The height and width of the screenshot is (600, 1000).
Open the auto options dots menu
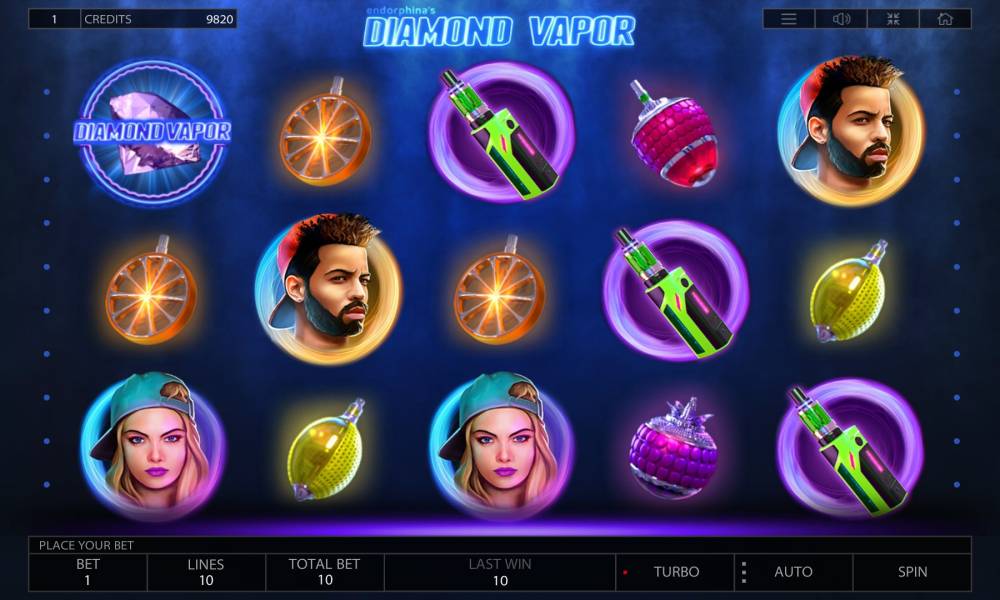pyautogui.click(x=744, y=572)
